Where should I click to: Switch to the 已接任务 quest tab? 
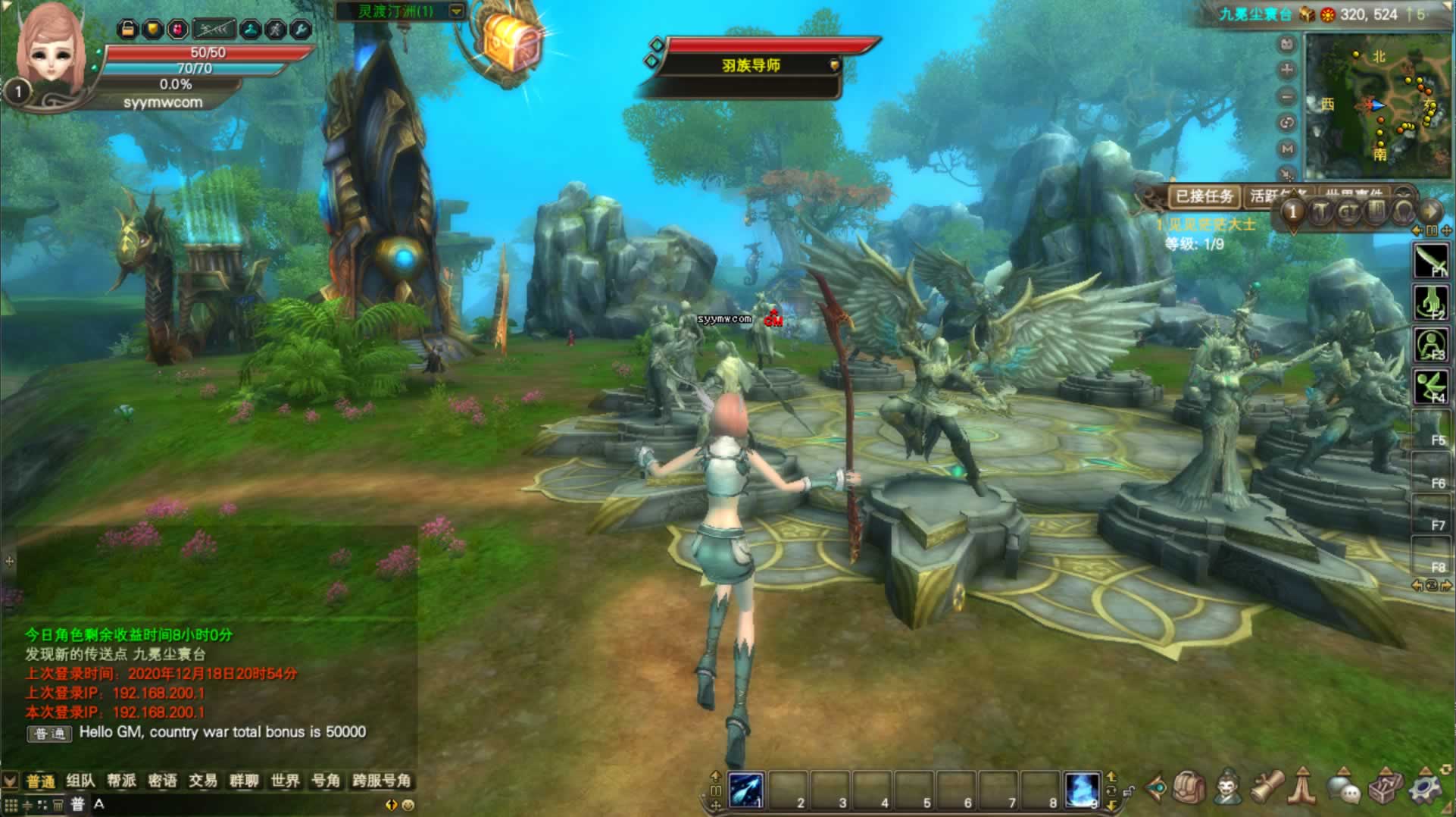tap(1204, 196)
